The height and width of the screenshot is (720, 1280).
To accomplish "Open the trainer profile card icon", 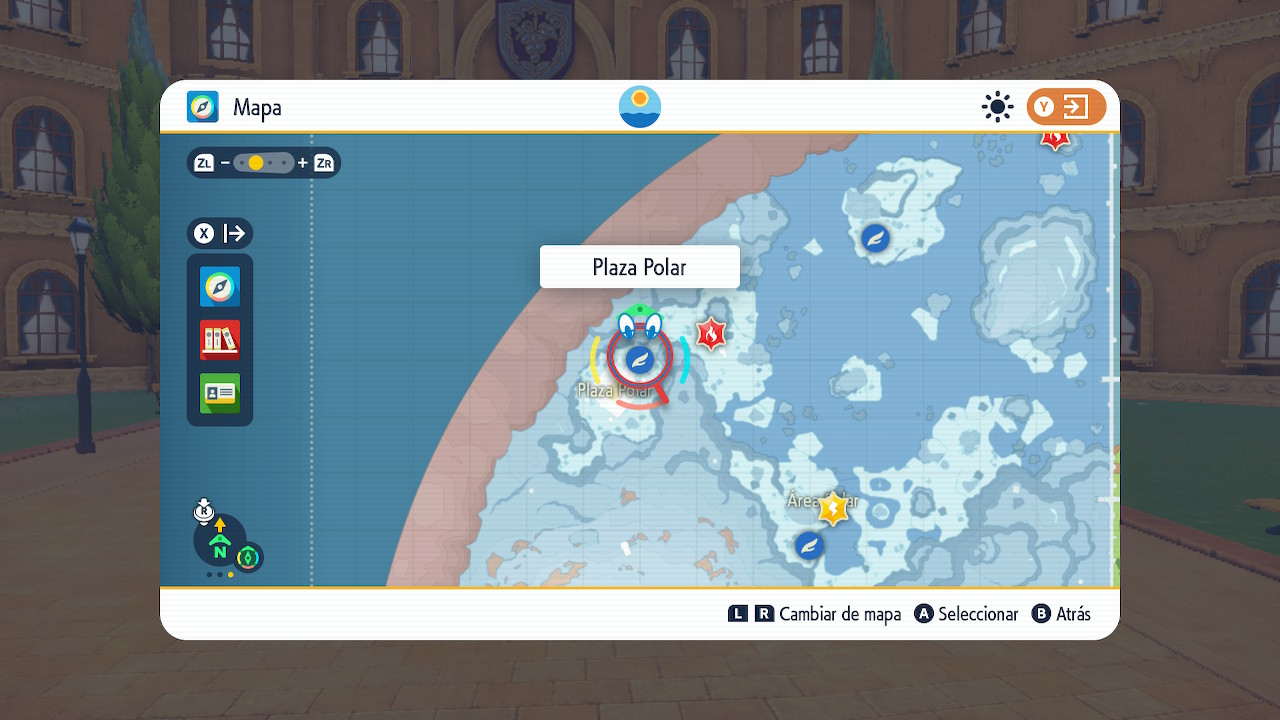I will tap(219, 393).
